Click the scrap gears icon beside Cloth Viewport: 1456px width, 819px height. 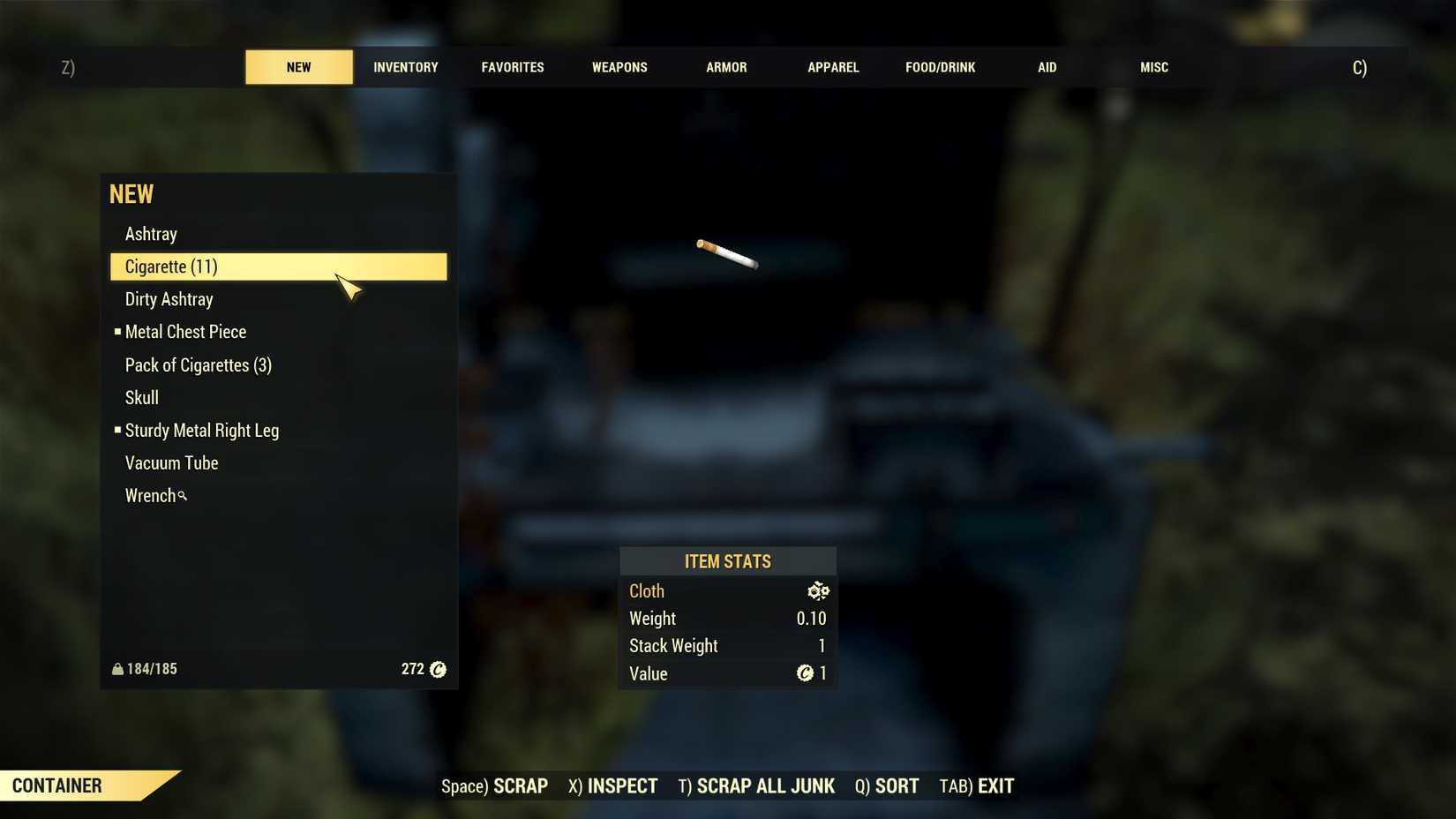(818, 590)
